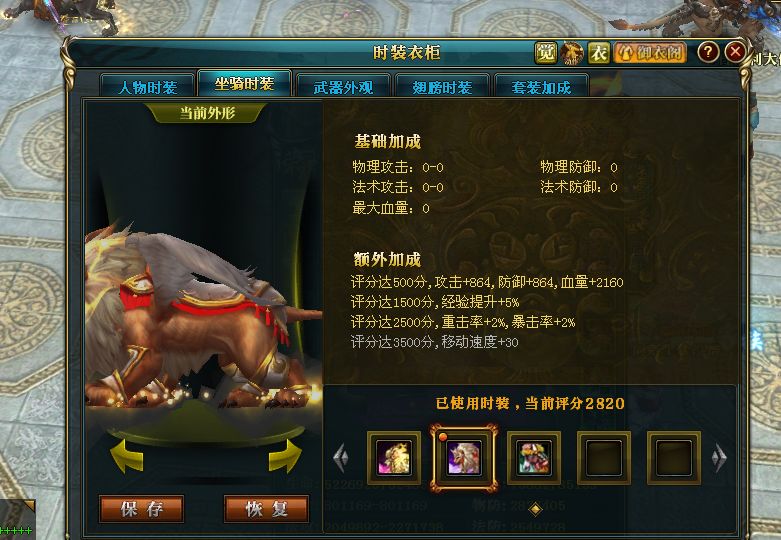Viewport: 781px width, 540px height.
Task: Open the 御衣阁 shop button
Action: 650,53
